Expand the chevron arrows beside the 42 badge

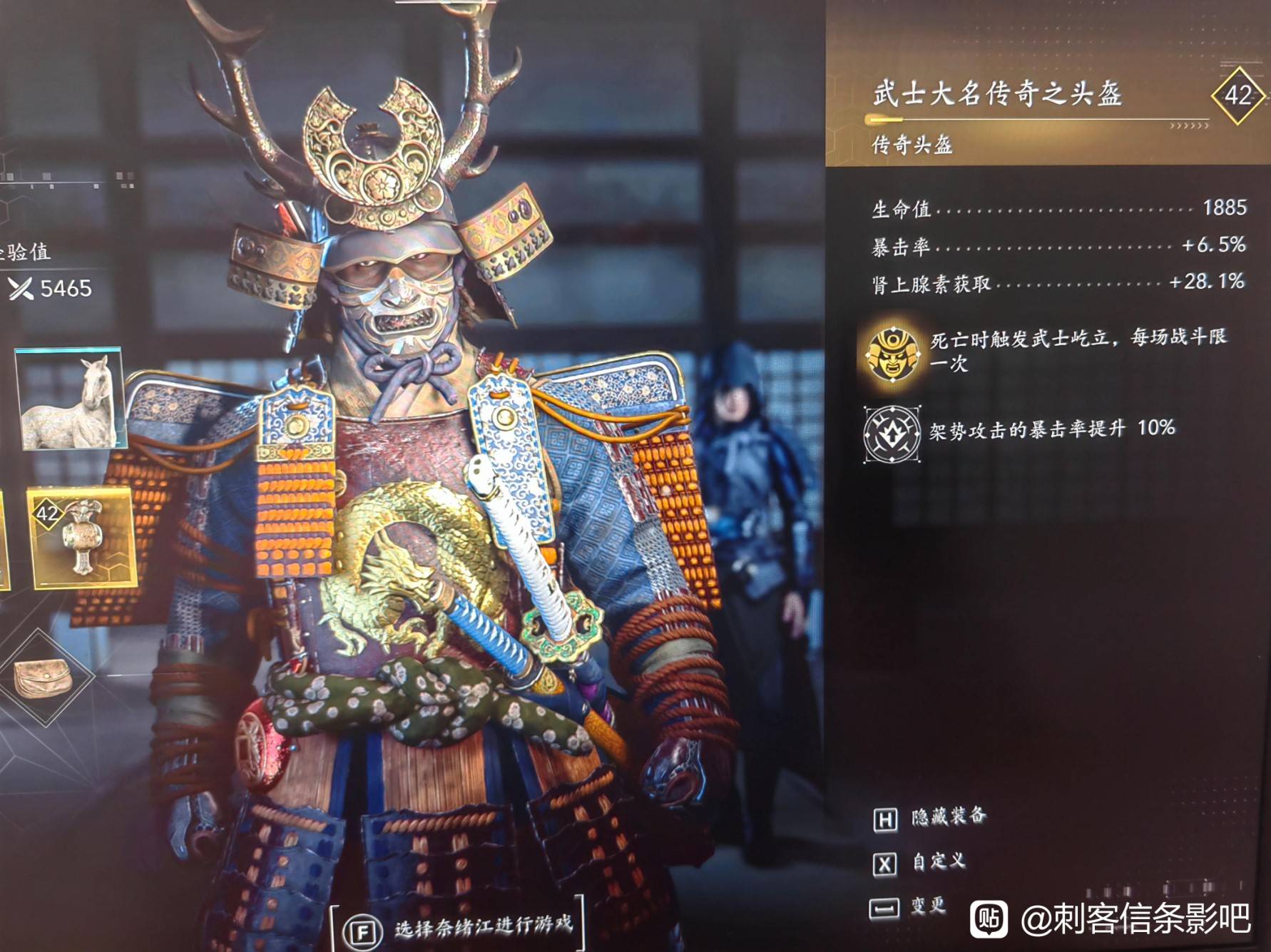(x=1190, y=126)
